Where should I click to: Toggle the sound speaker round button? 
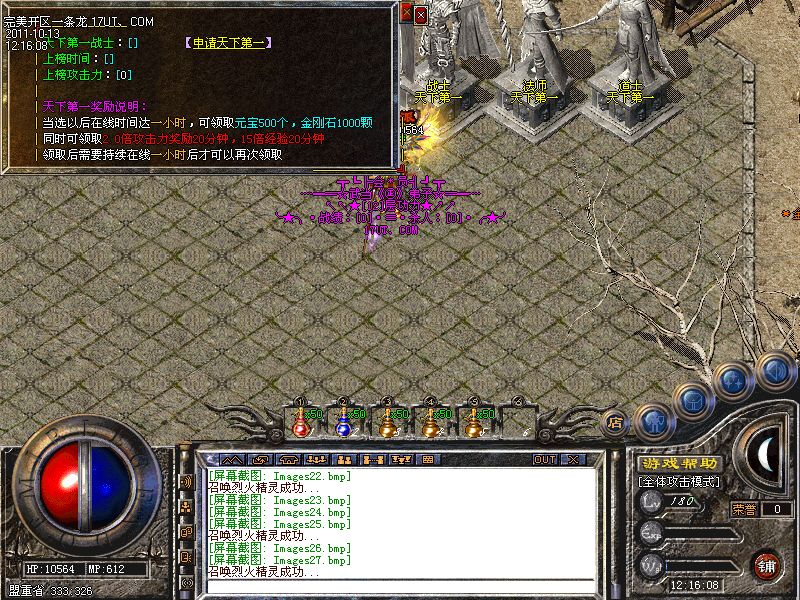(x=774, y=369)
